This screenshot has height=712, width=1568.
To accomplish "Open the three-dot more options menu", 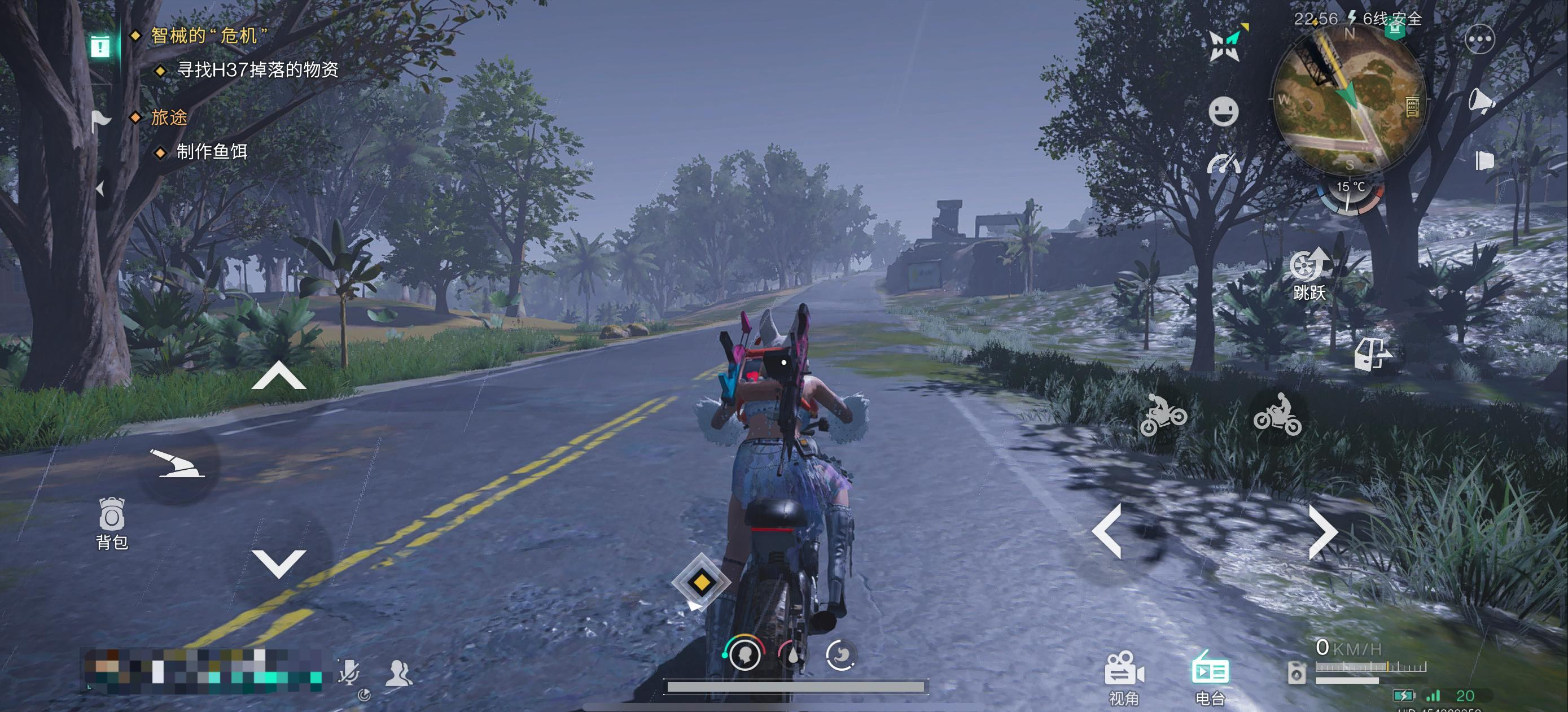I will [1480, 40].
